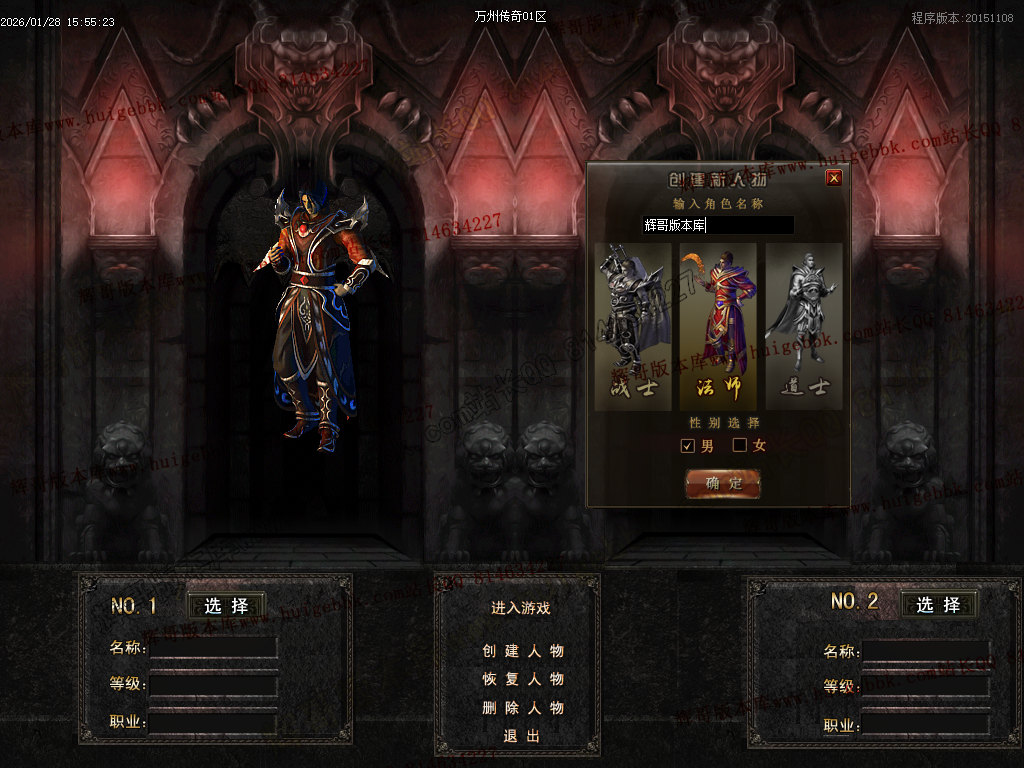Tick the female (女) gender checkbox

[x=740, y=445]
